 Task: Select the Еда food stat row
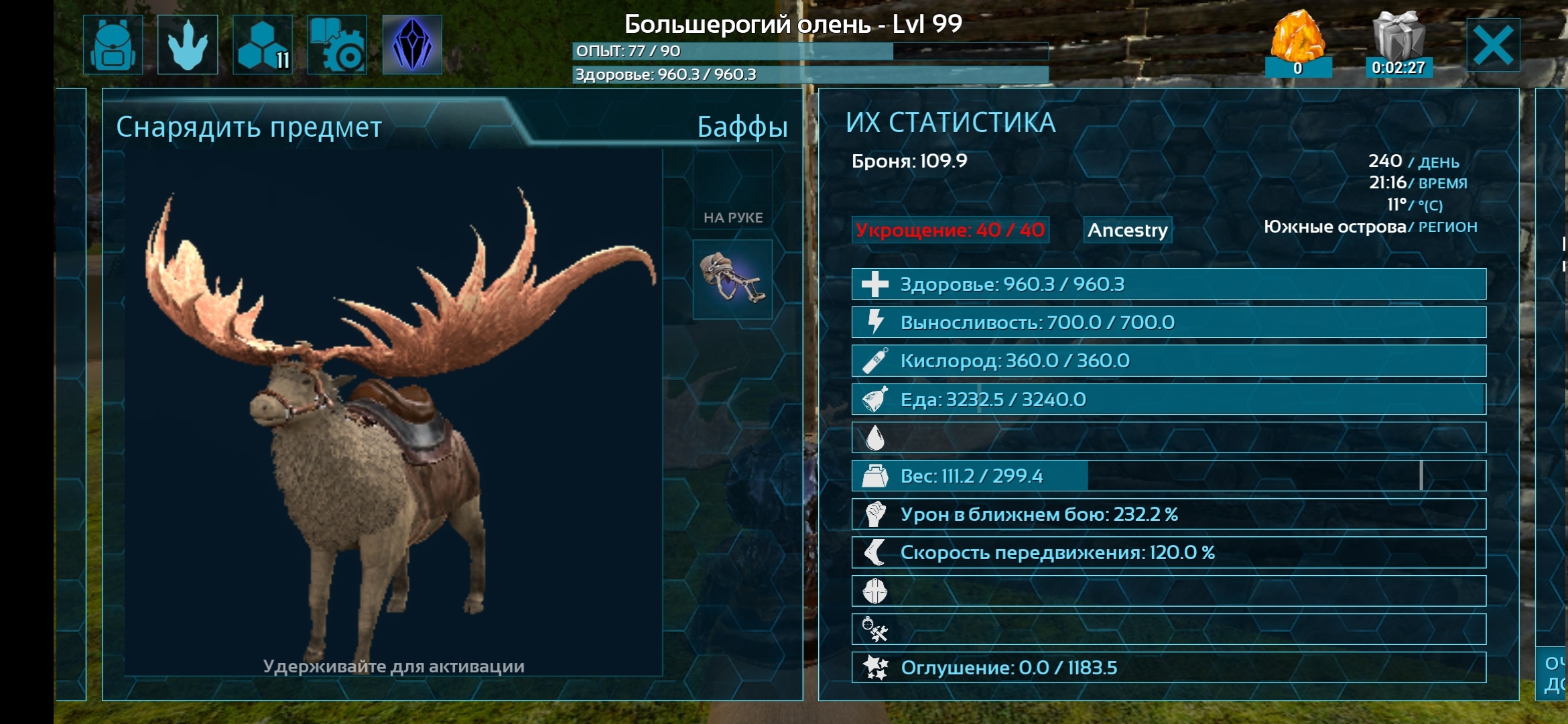(1169, 400)
